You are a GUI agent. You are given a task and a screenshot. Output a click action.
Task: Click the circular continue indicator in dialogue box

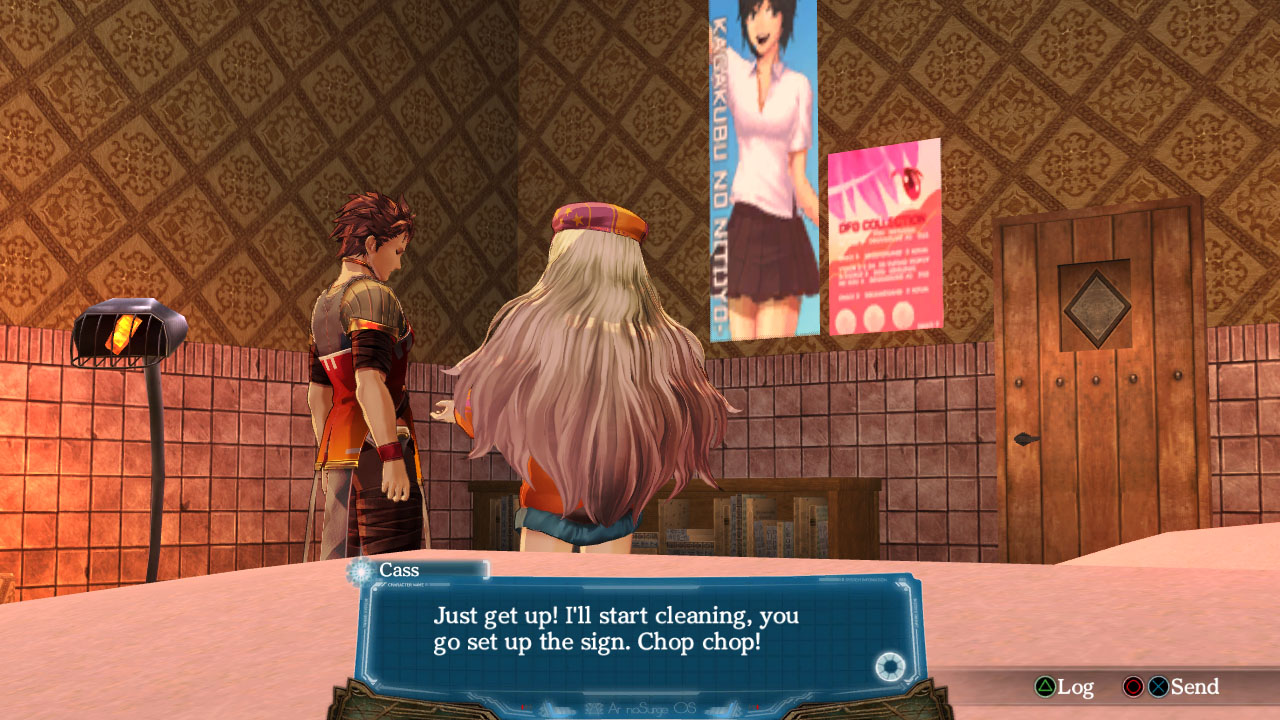(888, 666)
